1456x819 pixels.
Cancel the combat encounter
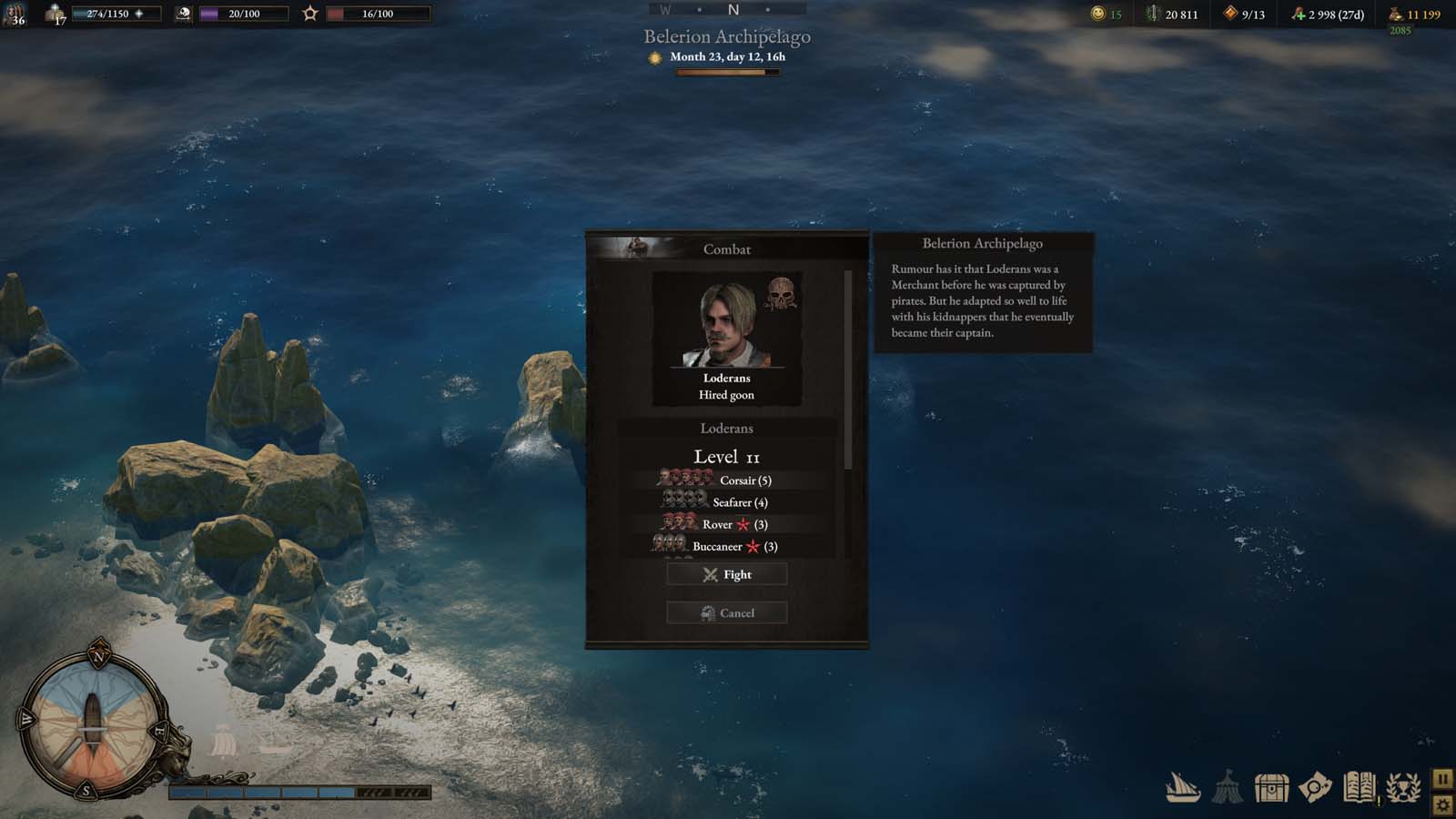[x=726, y=612]
